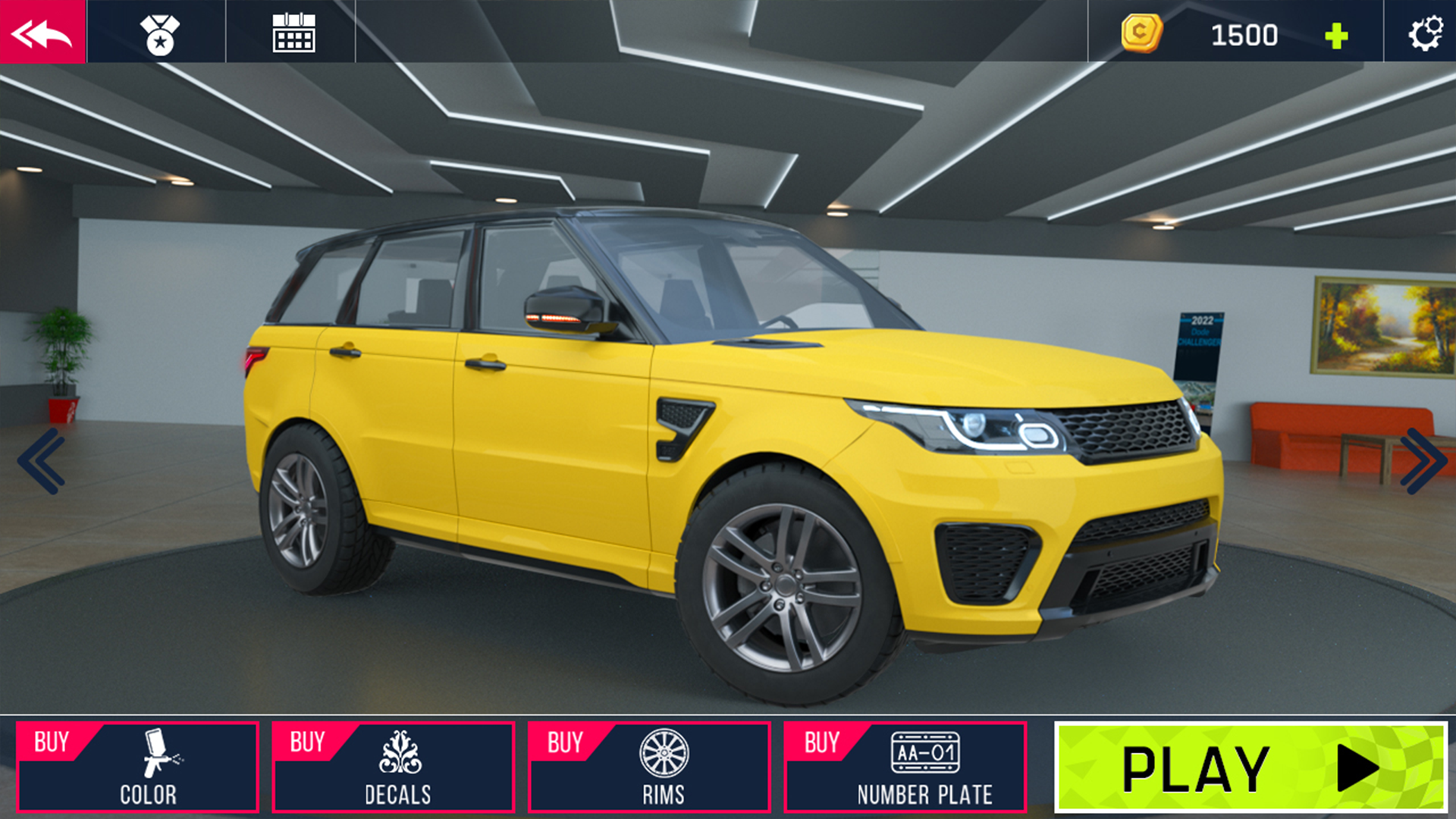Open the settings gear menu
This screenshot has height=819, width=1456.
pos(1424,33)
